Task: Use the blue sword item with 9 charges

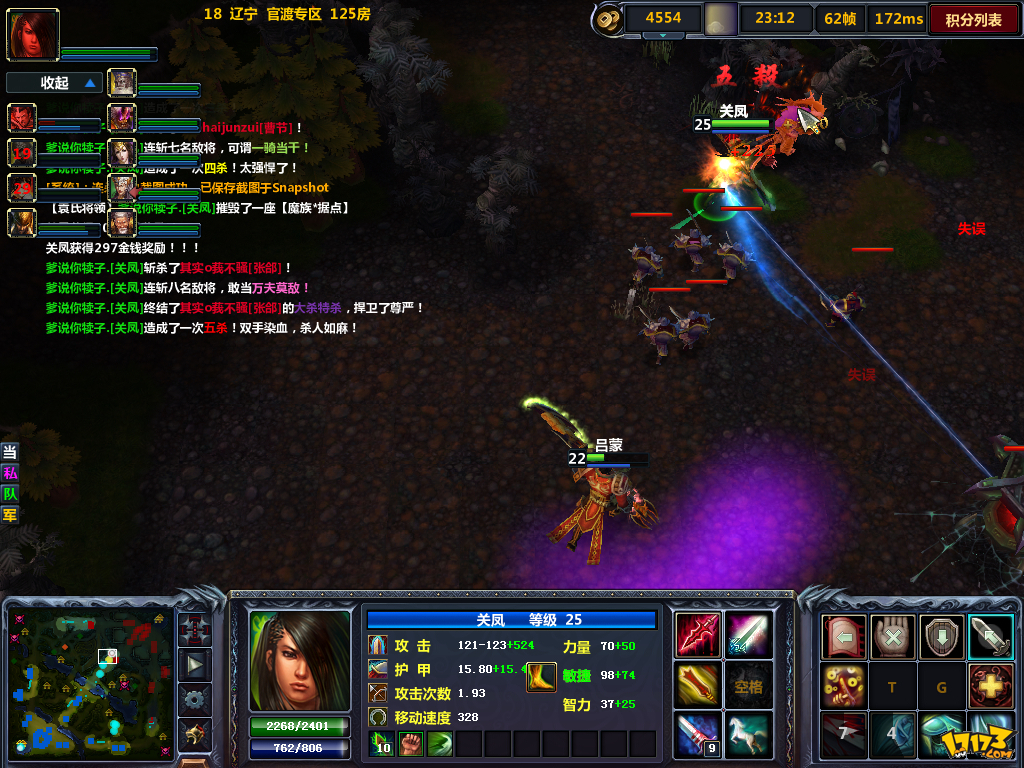Action: 697,735
